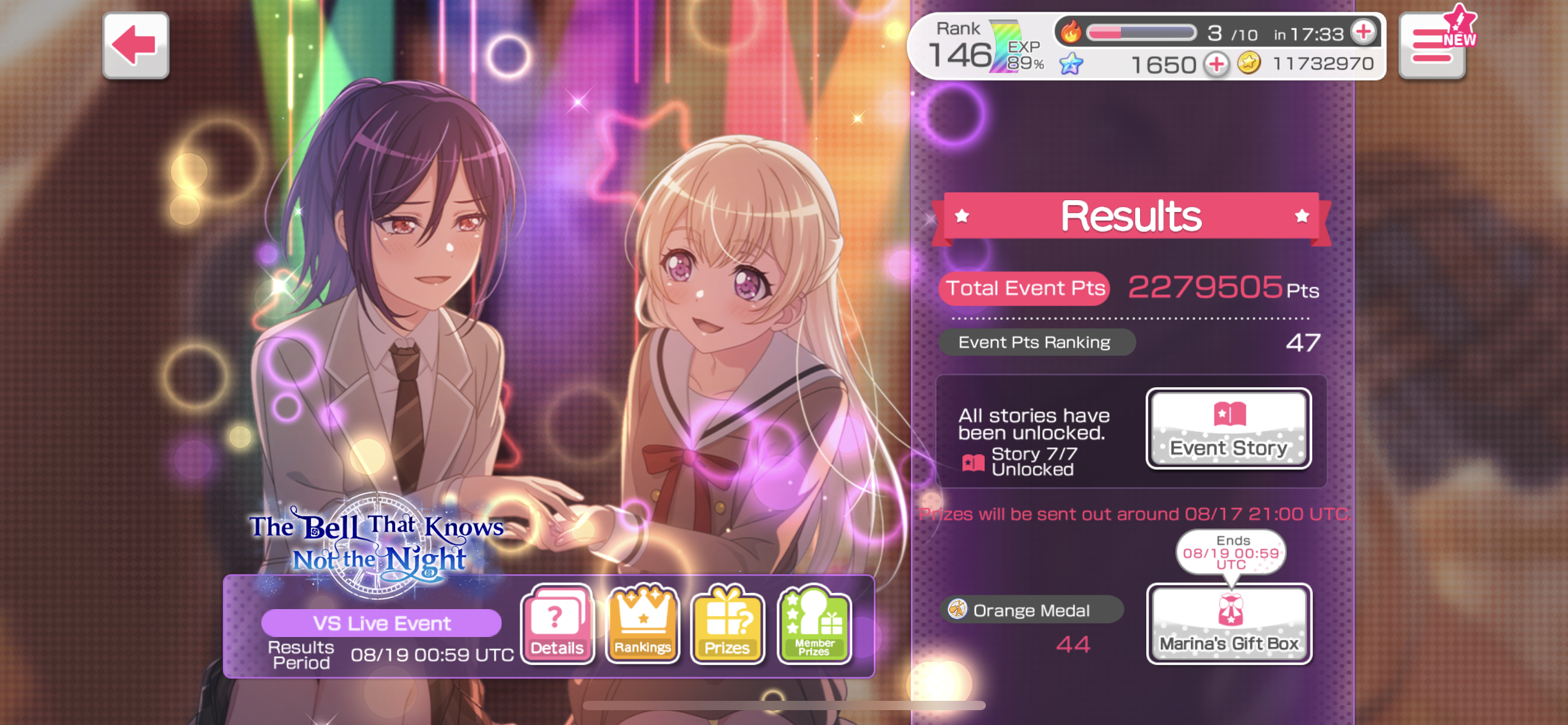Add more stars with the plus button
1568x725 pixels.
[x=1216, y=64]
